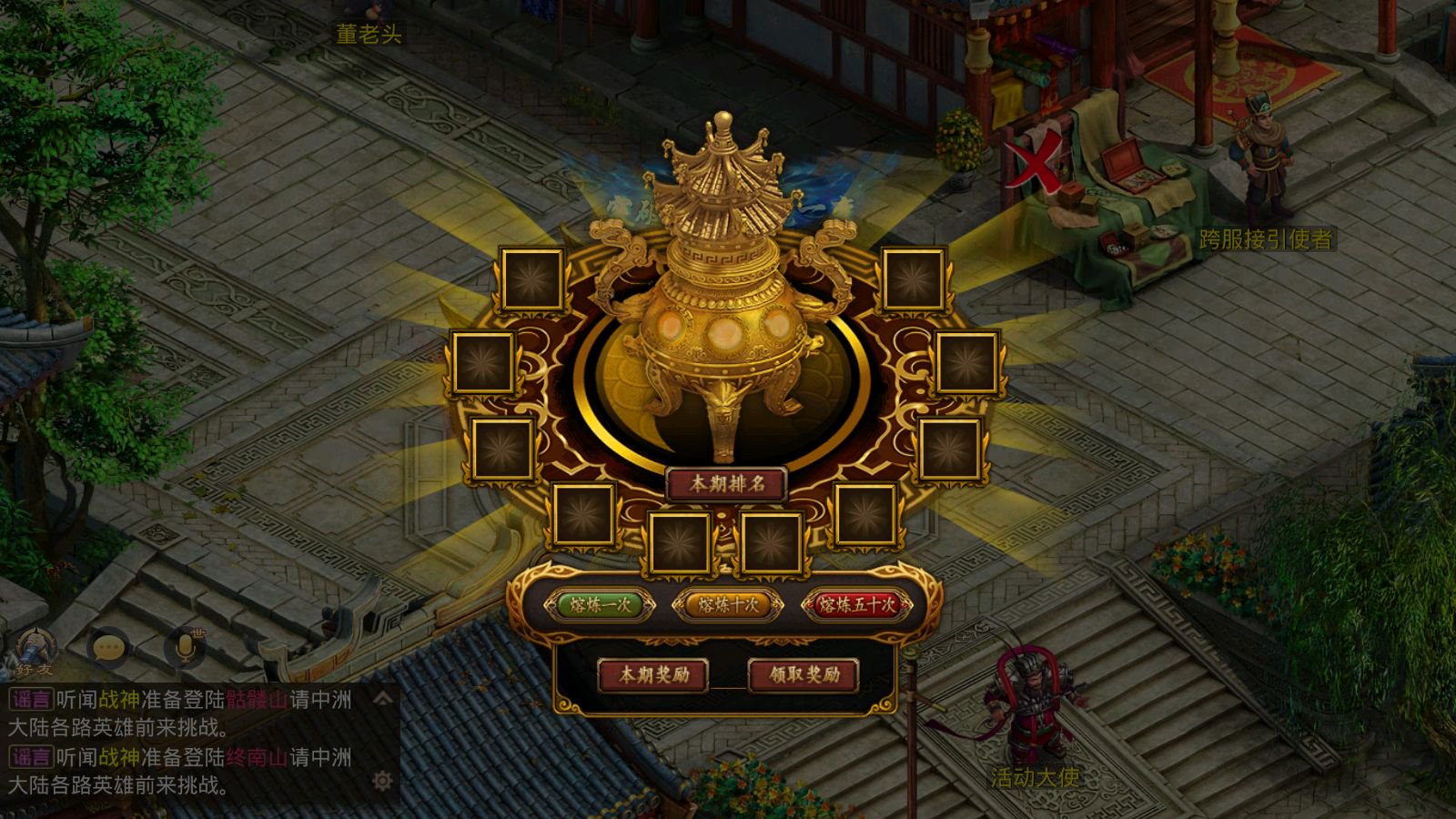The width and height of the screenshot is (1456, 819).
Task: Open the 好友 friends list icon
Action: pos(35,650)
